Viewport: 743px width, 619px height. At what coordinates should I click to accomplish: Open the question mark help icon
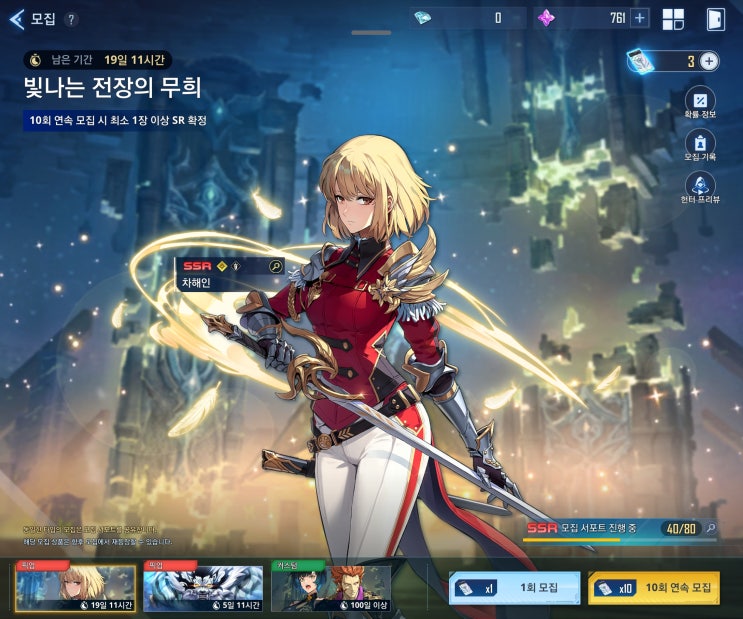tap(70, 19)
